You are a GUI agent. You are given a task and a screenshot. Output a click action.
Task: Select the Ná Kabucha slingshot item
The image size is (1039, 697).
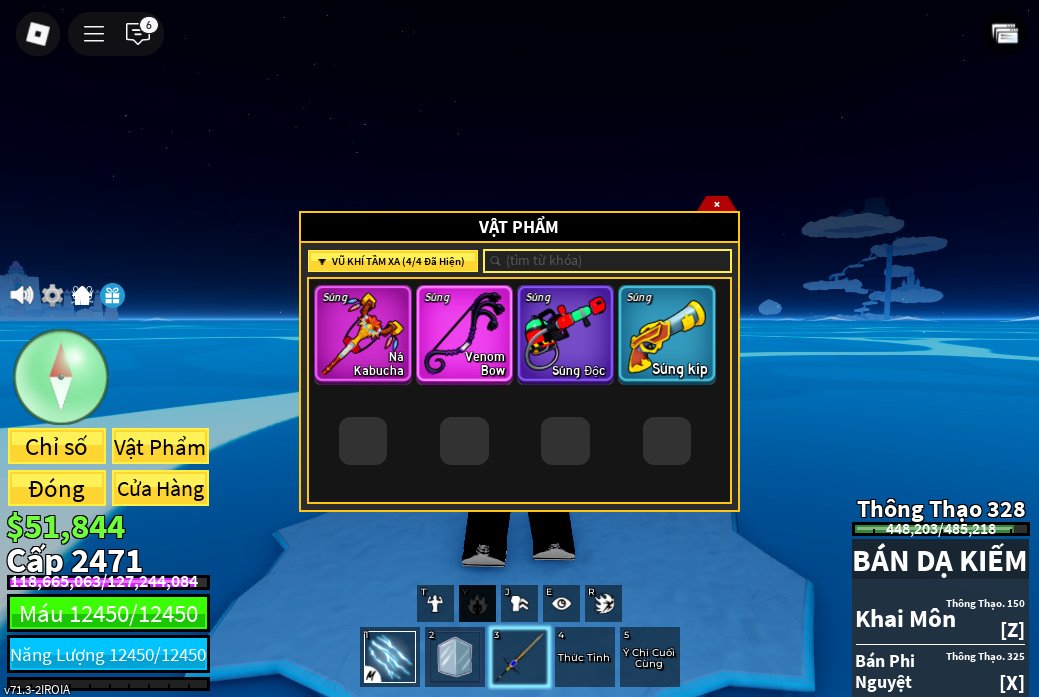click(363, 334)
